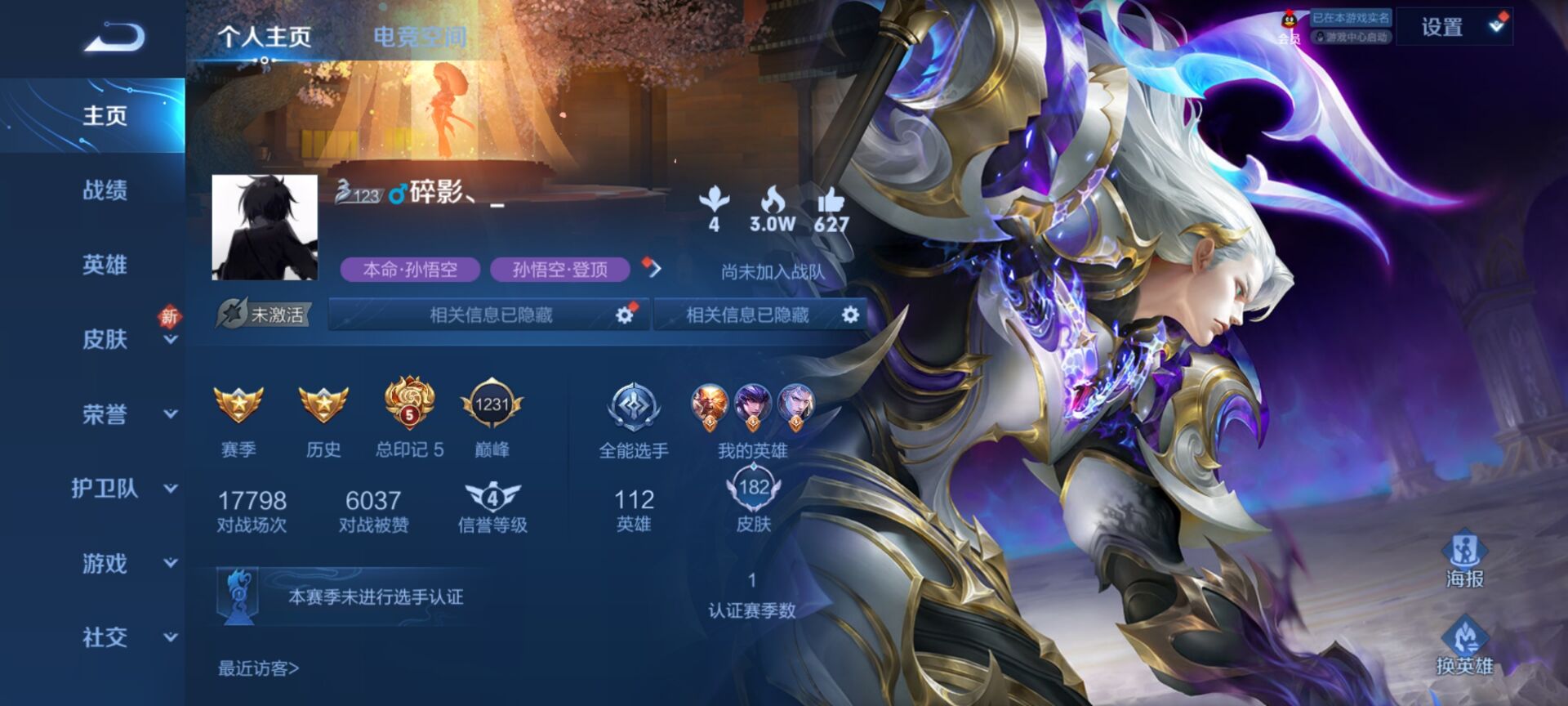Choose the 换英雄 change hero button
Image resolution: width=1568 pixels, height=706 pixels.
pos(1464,646)
